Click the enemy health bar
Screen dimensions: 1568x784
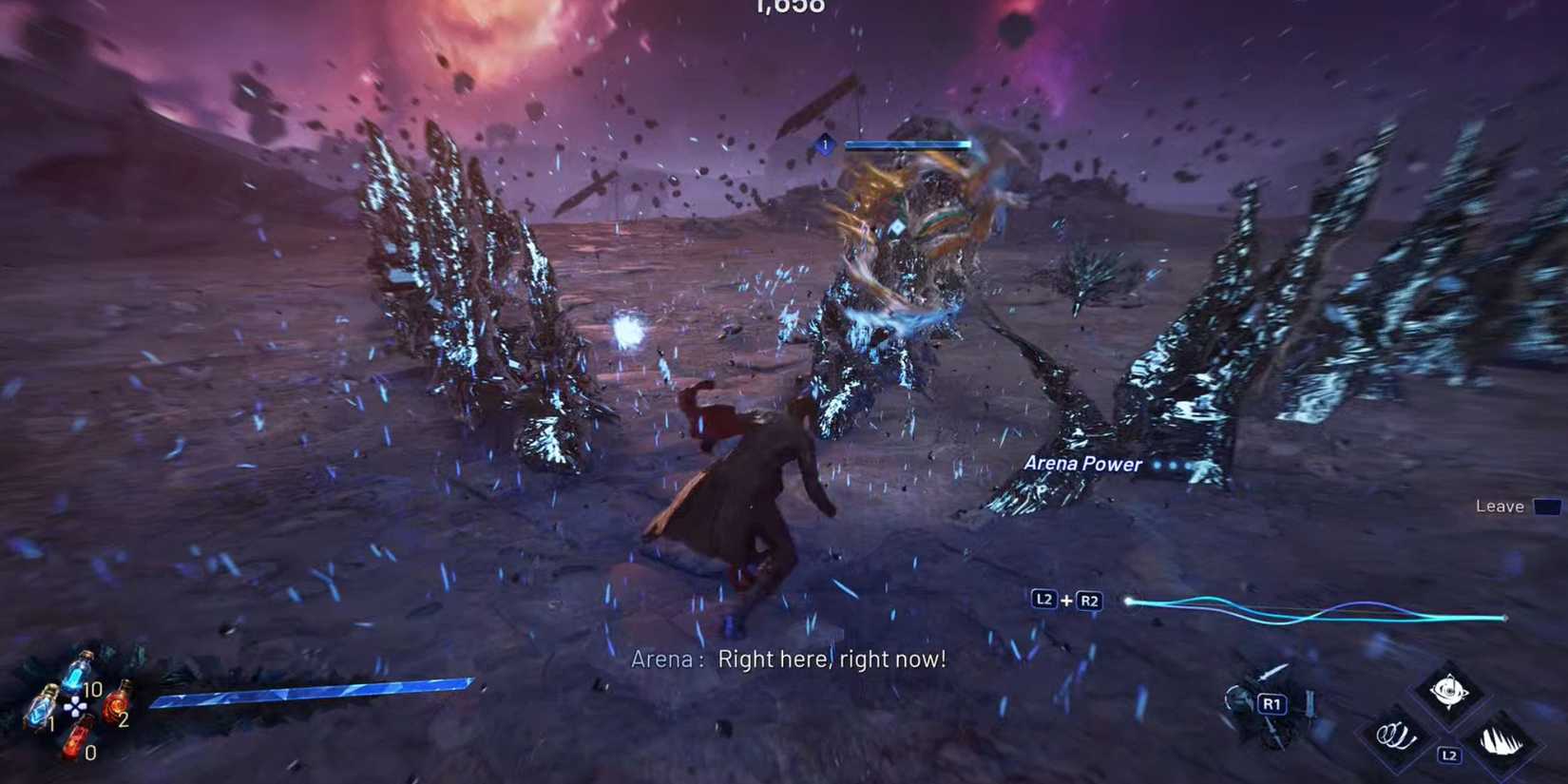point(909,144)
